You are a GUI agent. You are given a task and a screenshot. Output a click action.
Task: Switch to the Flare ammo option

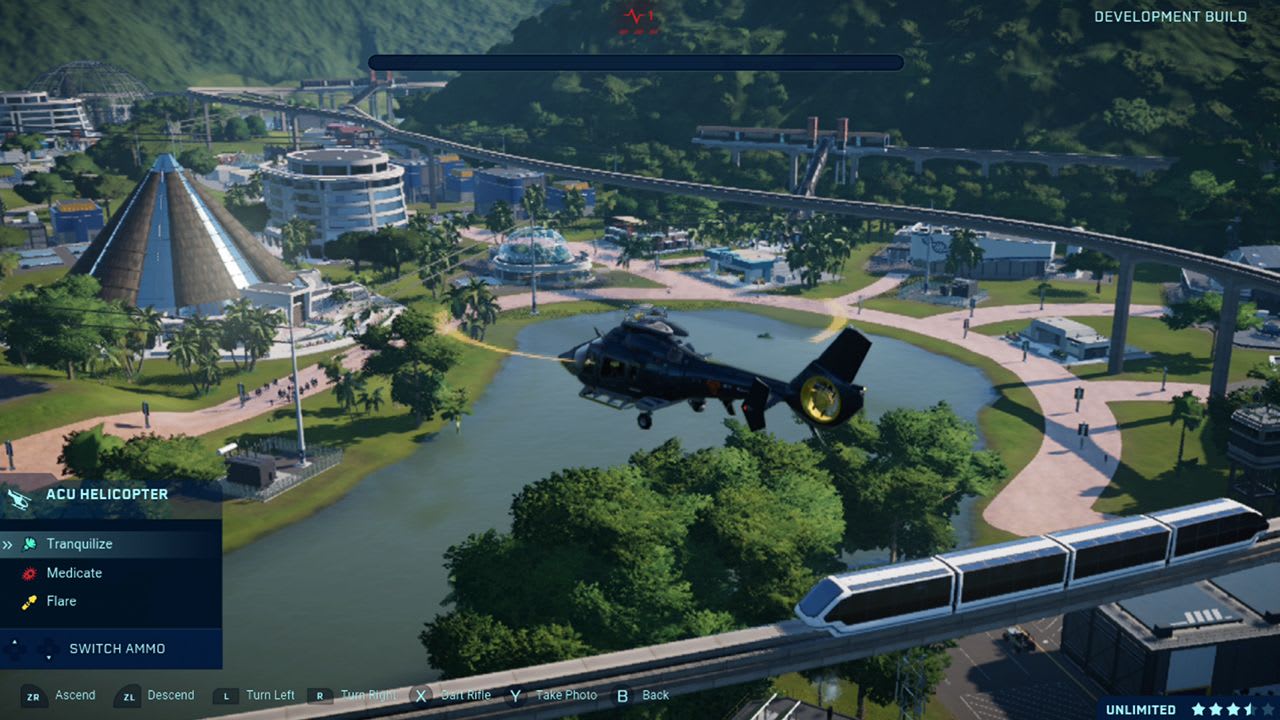coord(63,601)
